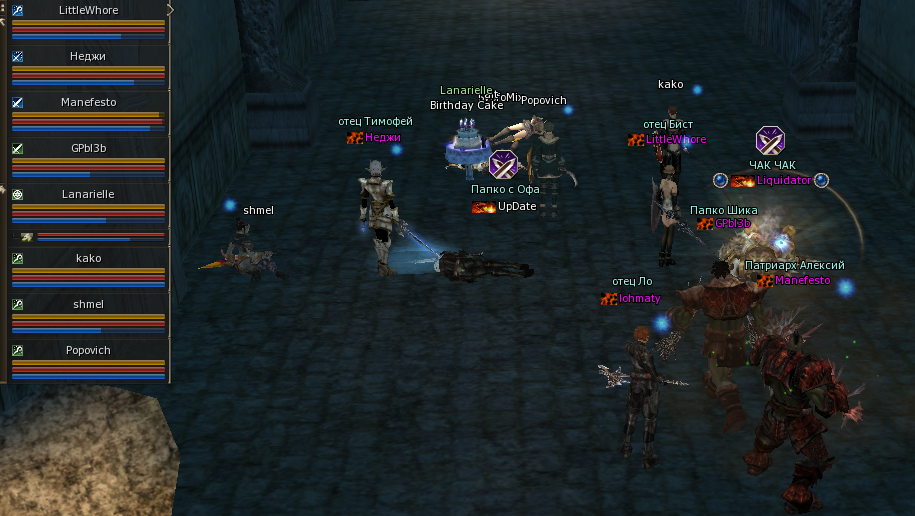Image resolution: width=915 pixels, height=516 pixels.
Task: Target Manefesto in the party list
Action: [88, 102]
